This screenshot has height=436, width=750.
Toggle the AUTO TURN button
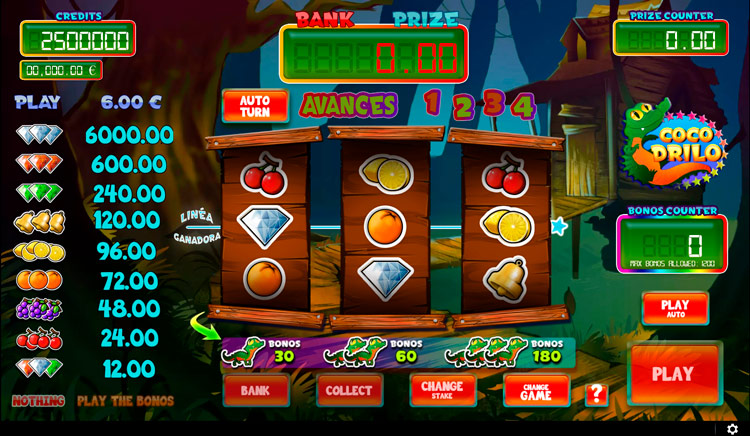point(255,106)
